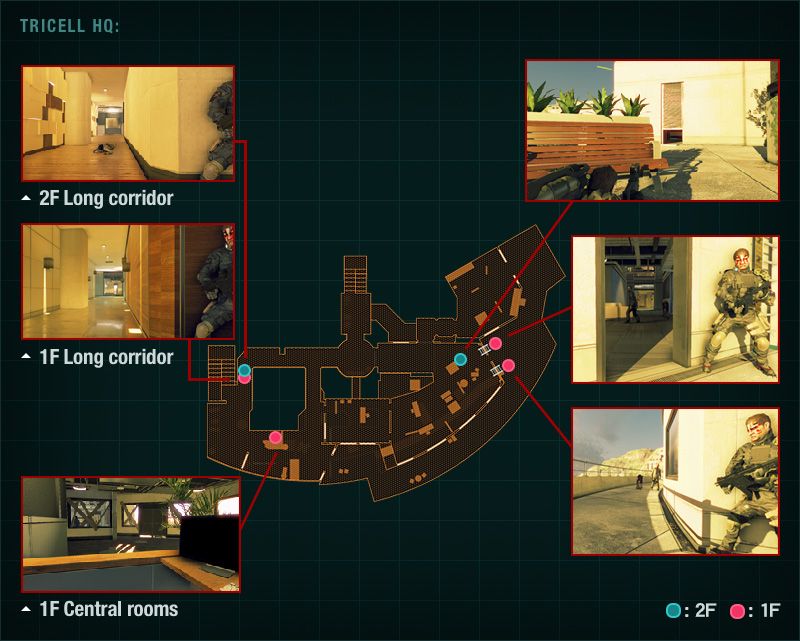The width and height of the screenshot is (800, 641).
Task: Open the 1F Long corridor screenshot
Action: point(128,281)
